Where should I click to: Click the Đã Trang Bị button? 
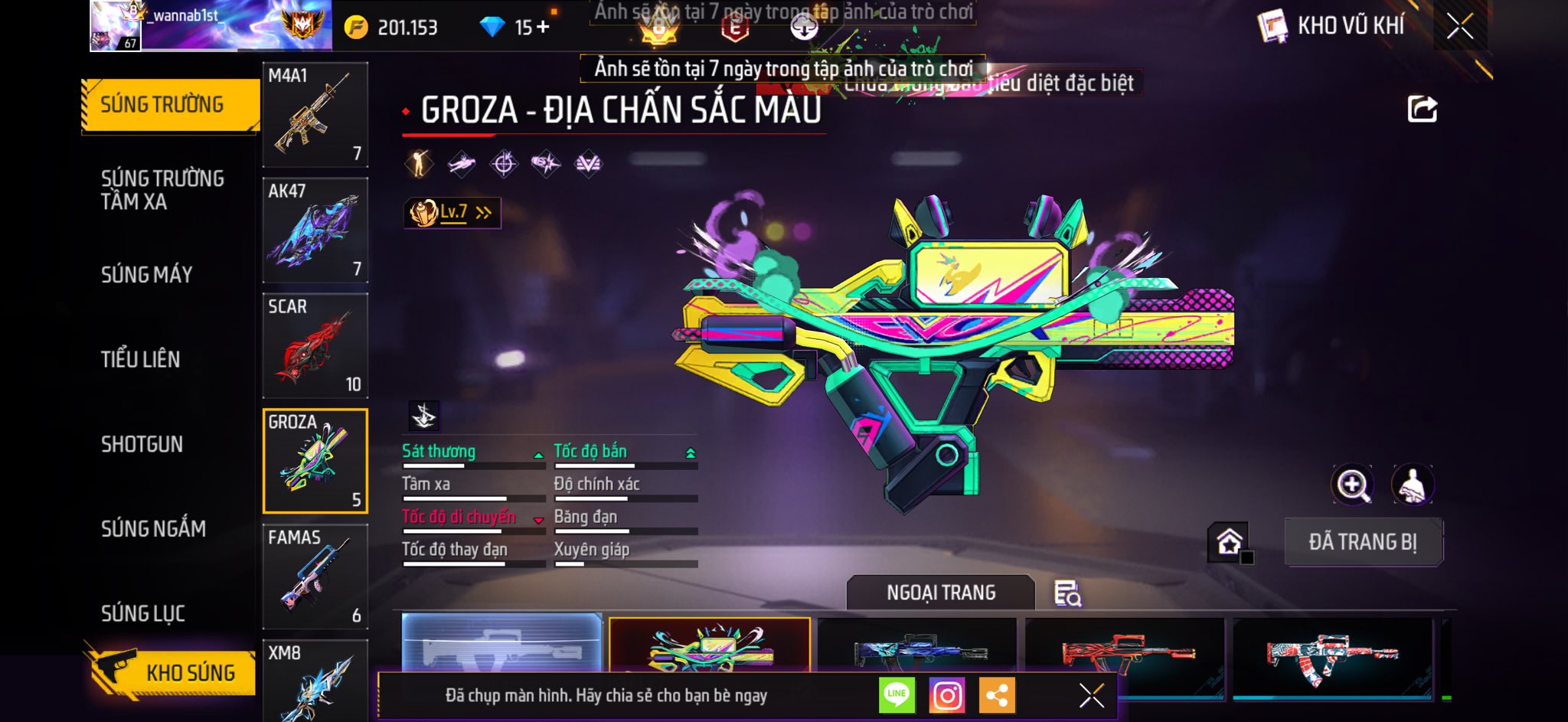[1363, 542]
